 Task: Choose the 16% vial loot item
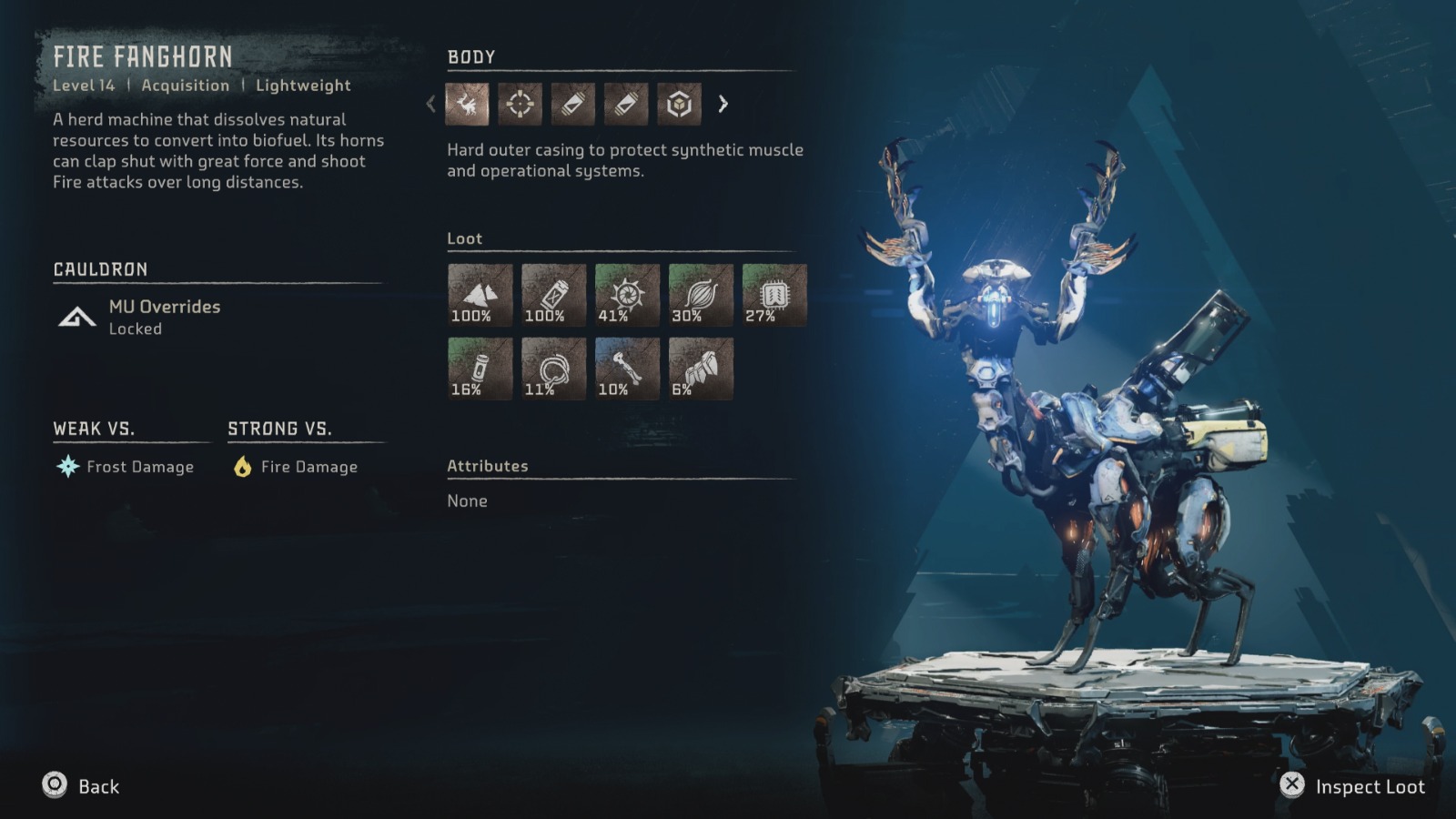point(480,369)
